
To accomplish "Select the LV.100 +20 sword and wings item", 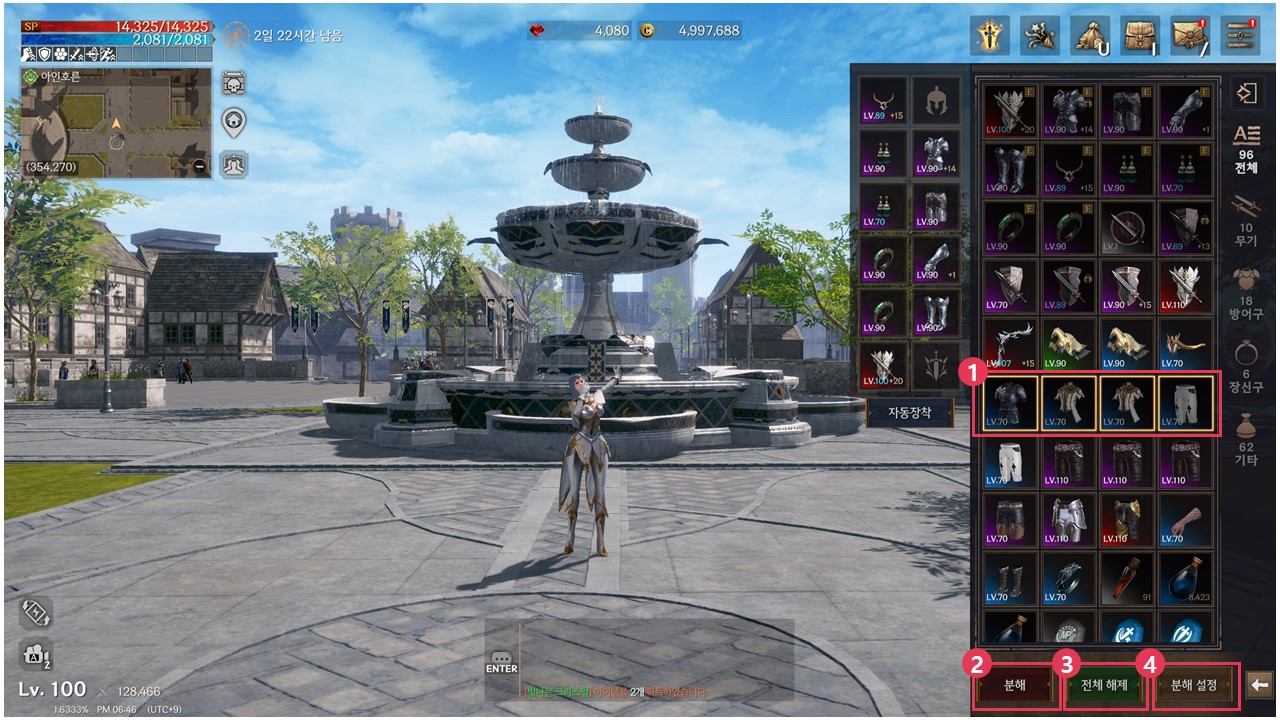I will [x=1011, y=109].
